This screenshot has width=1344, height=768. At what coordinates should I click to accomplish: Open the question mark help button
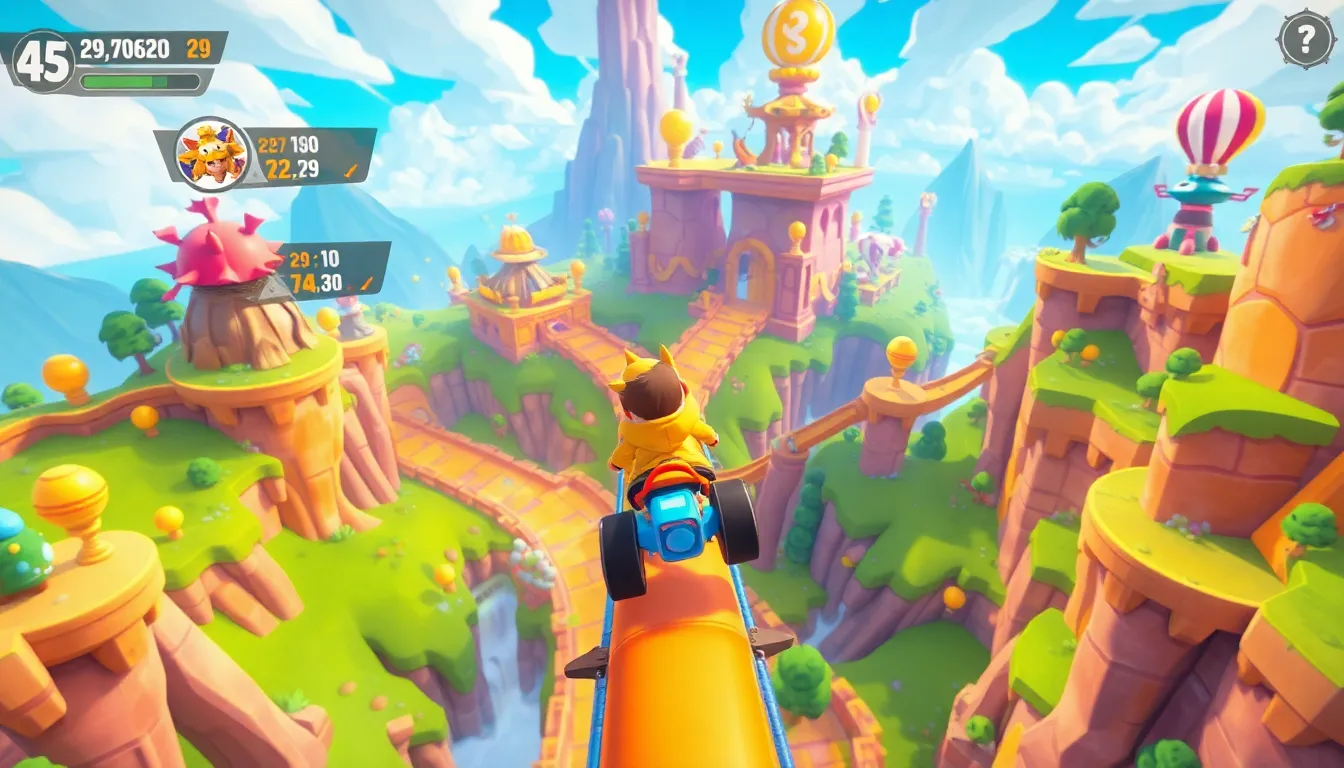click(x=1306, y=40)
